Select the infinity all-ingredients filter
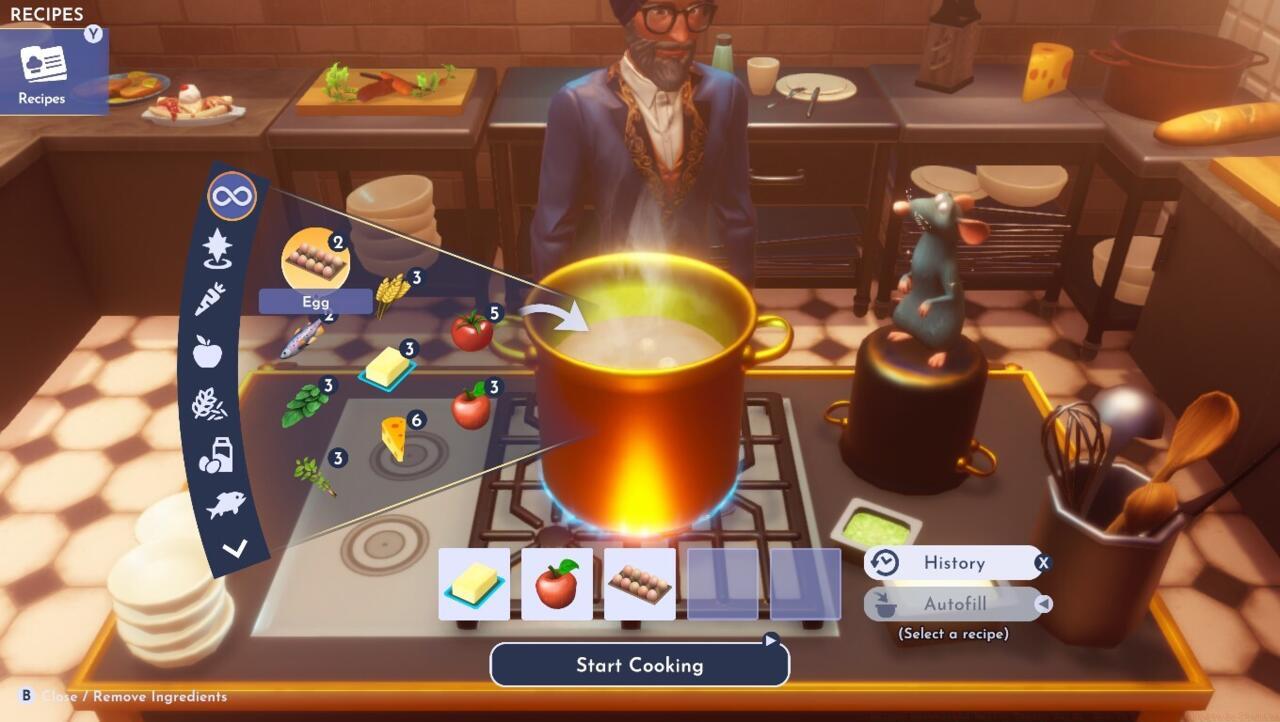Screen dimensions: 1280x722 coord(232,196)
